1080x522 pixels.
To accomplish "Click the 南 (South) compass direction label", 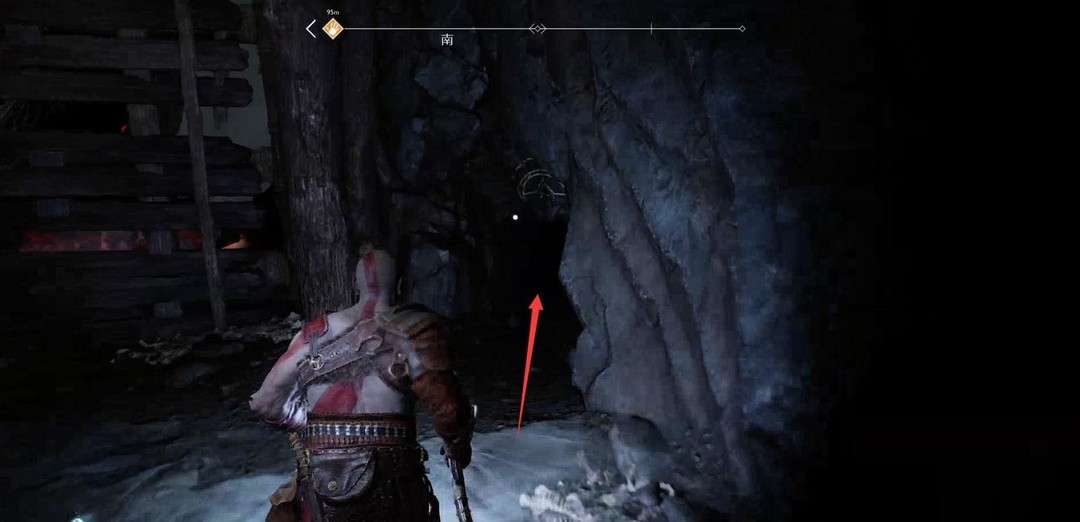I will (x=447, y=41).
